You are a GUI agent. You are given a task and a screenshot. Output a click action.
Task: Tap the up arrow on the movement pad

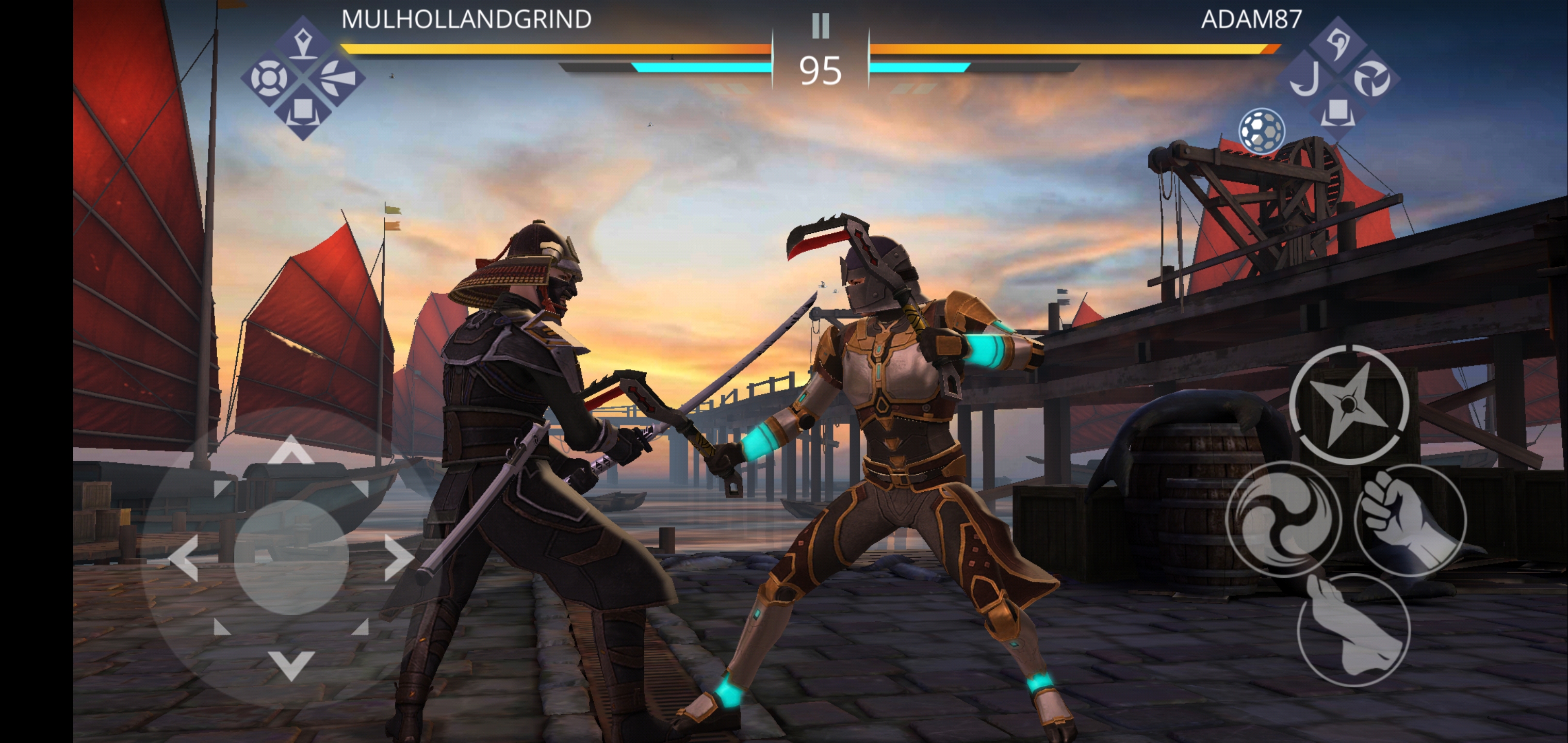coord(291,450)
